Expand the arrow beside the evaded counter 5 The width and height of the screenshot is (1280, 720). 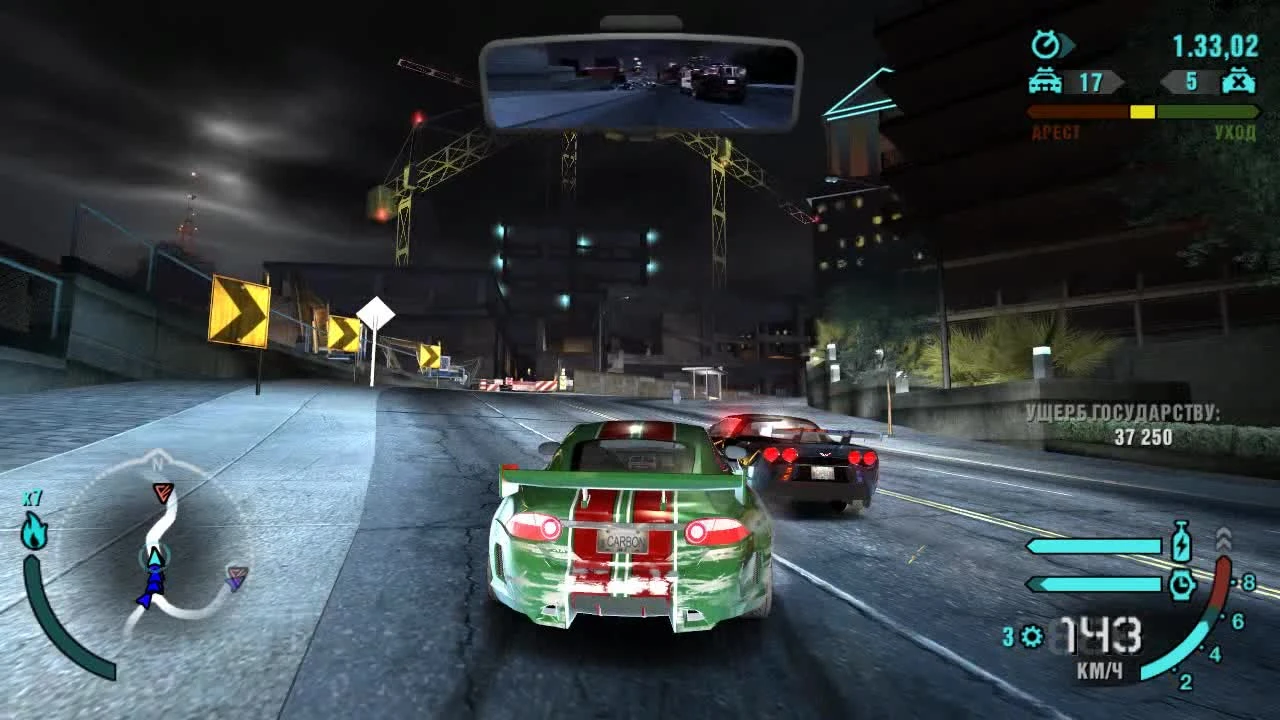[1166, 83]
